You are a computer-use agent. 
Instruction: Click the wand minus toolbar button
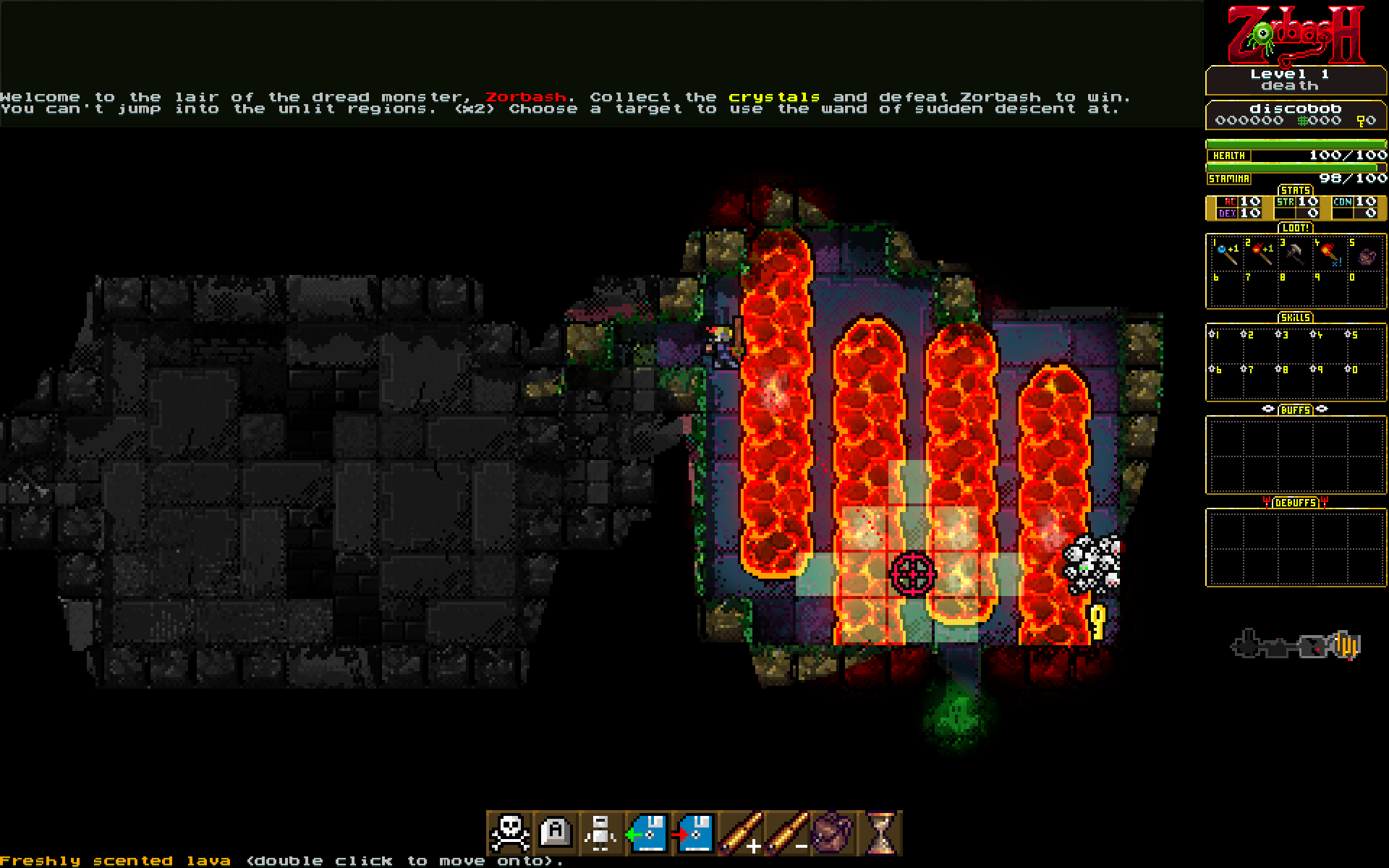[x=786, y=833]
